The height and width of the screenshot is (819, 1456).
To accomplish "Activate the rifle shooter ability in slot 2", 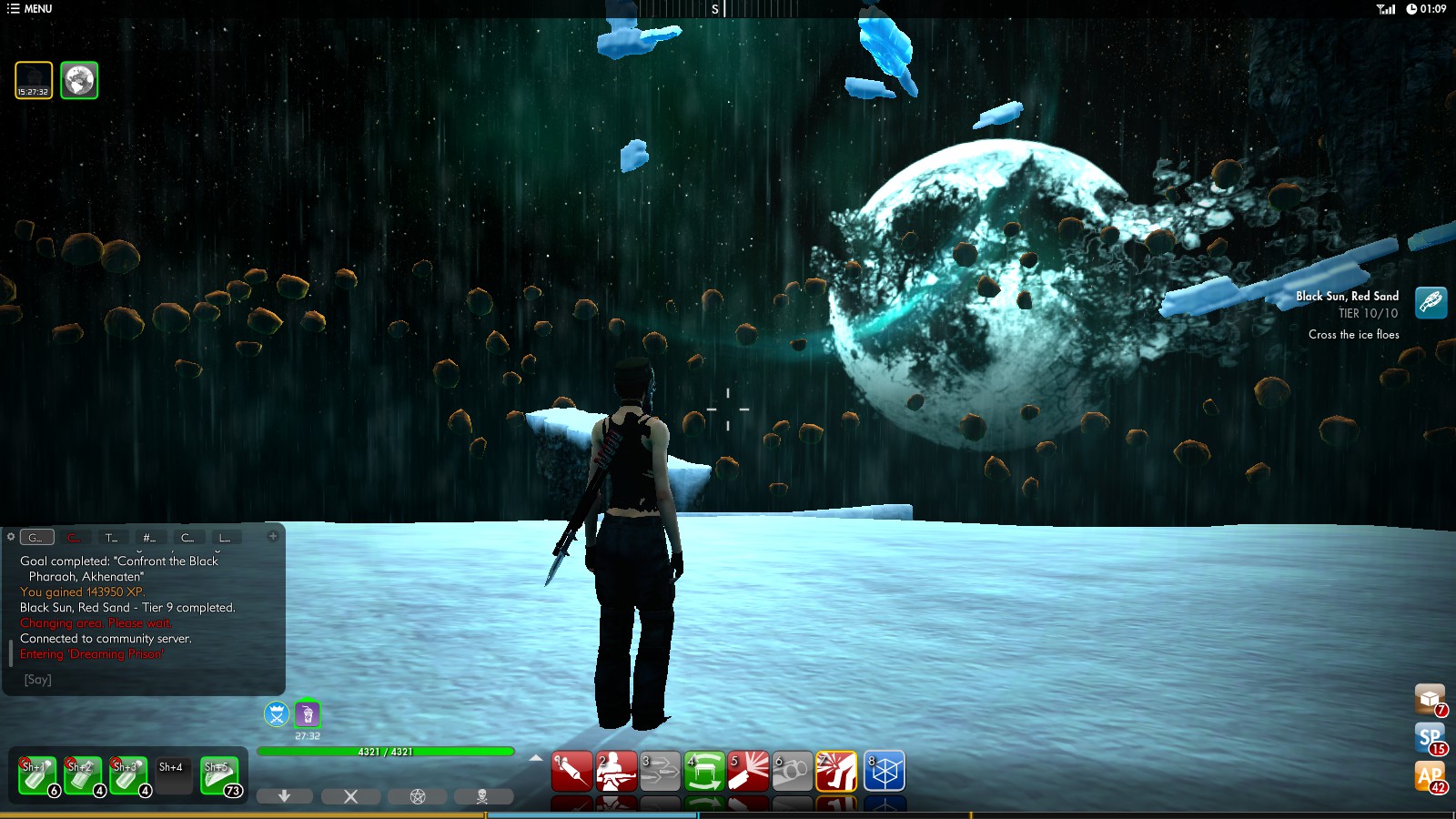I will [616, 771].
